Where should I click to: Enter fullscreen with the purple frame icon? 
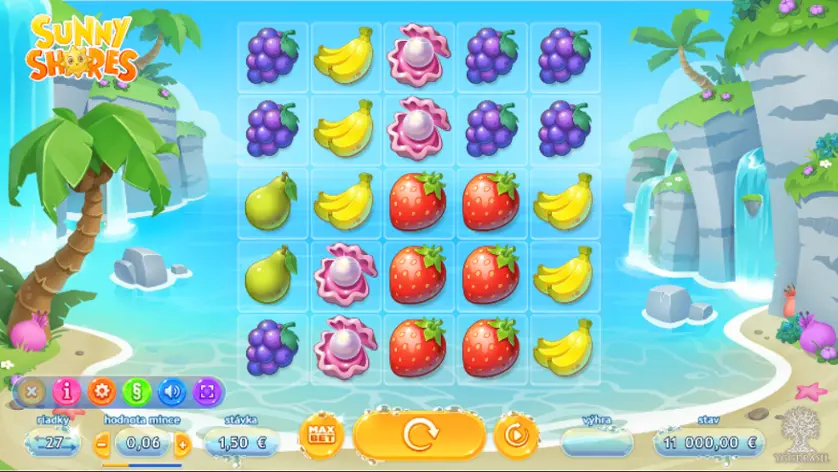click(208, 391)
